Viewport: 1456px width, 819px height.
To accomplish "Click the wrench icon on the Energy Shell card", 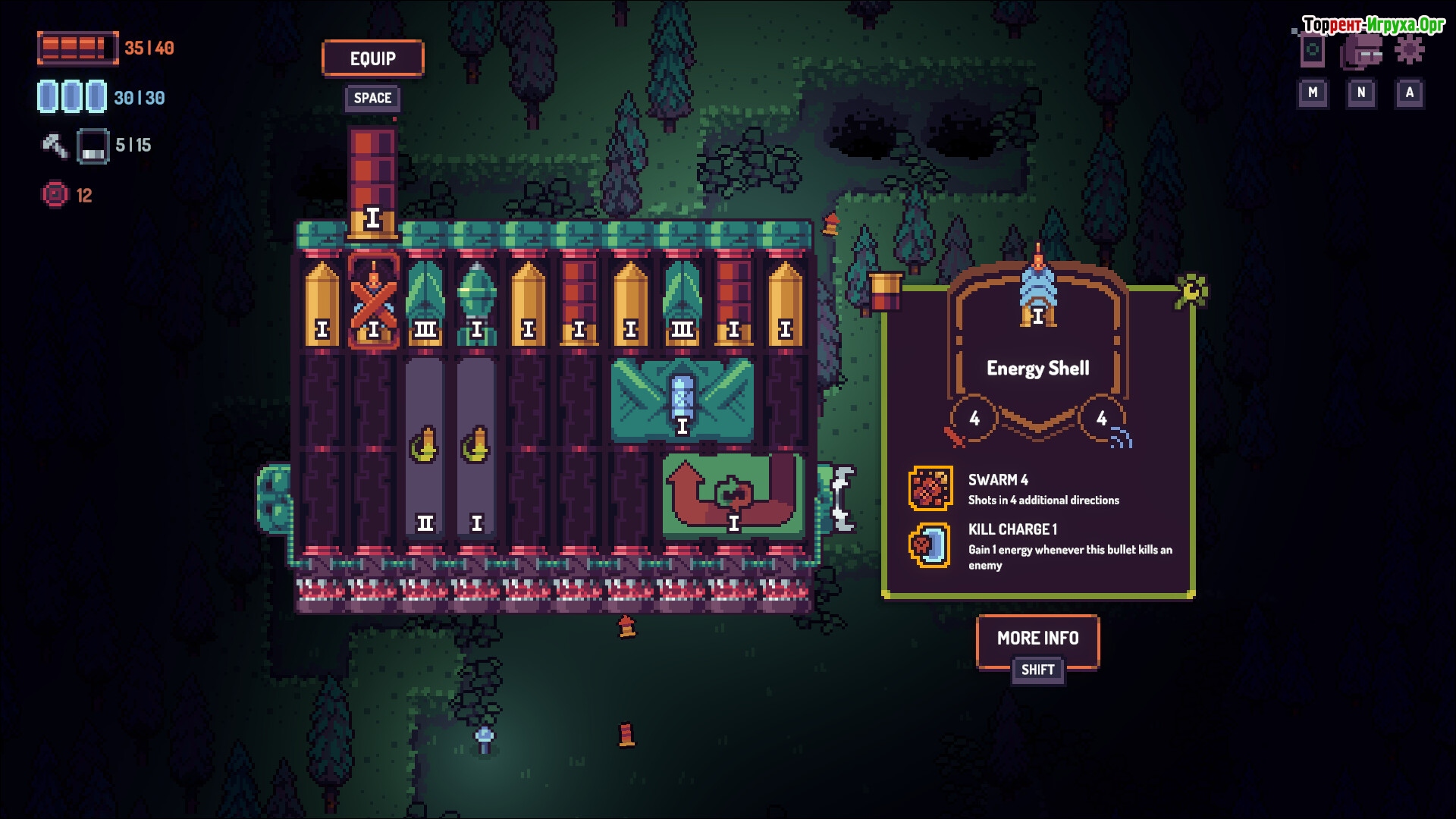I will [1191, 290].
